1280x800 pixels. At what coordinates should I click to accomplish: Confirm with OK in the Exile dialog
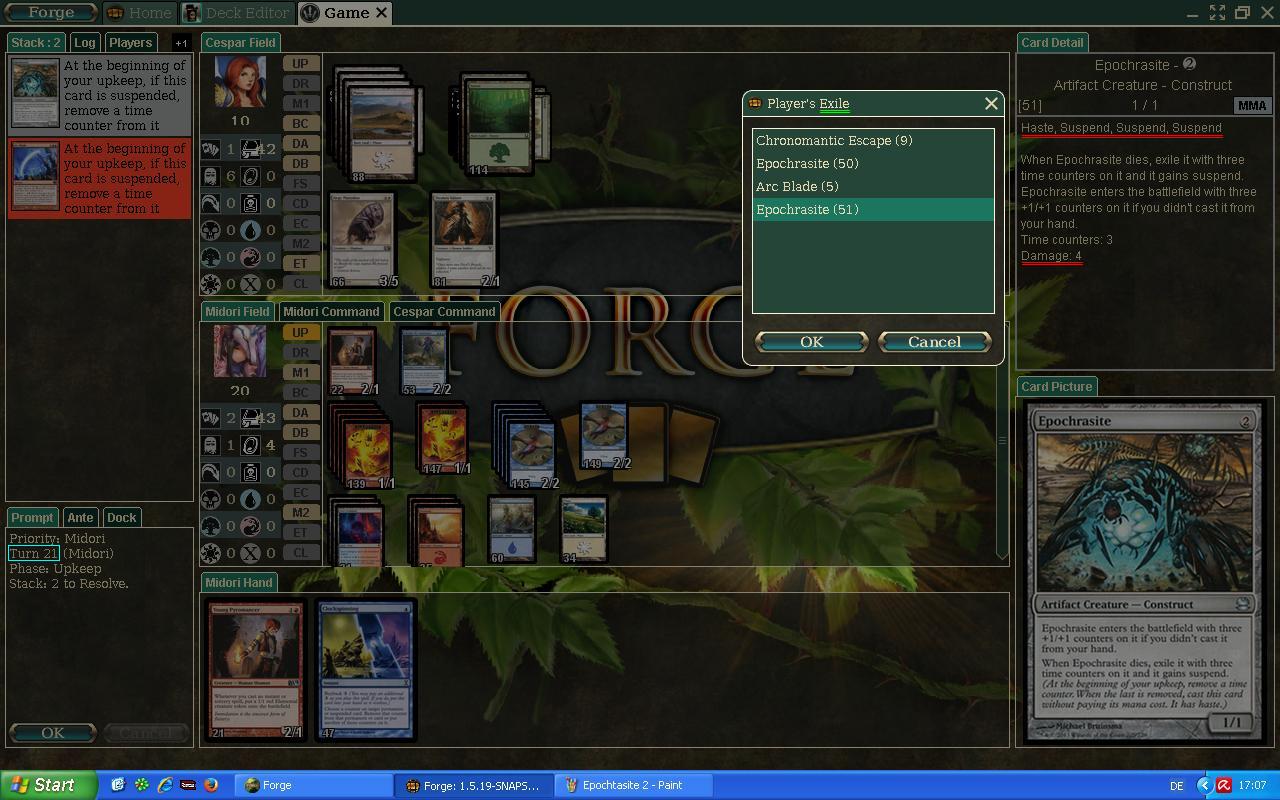click(811, 342)
